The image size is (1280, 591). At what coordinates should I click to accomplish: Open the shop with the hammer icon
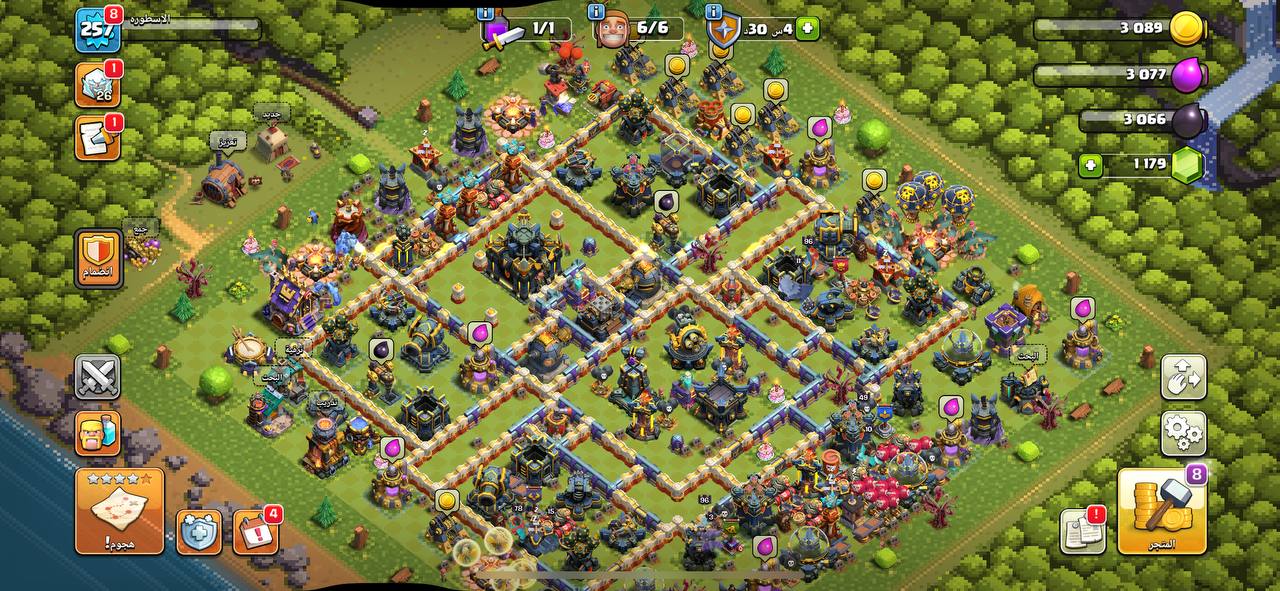click(x=1162, y=510)
